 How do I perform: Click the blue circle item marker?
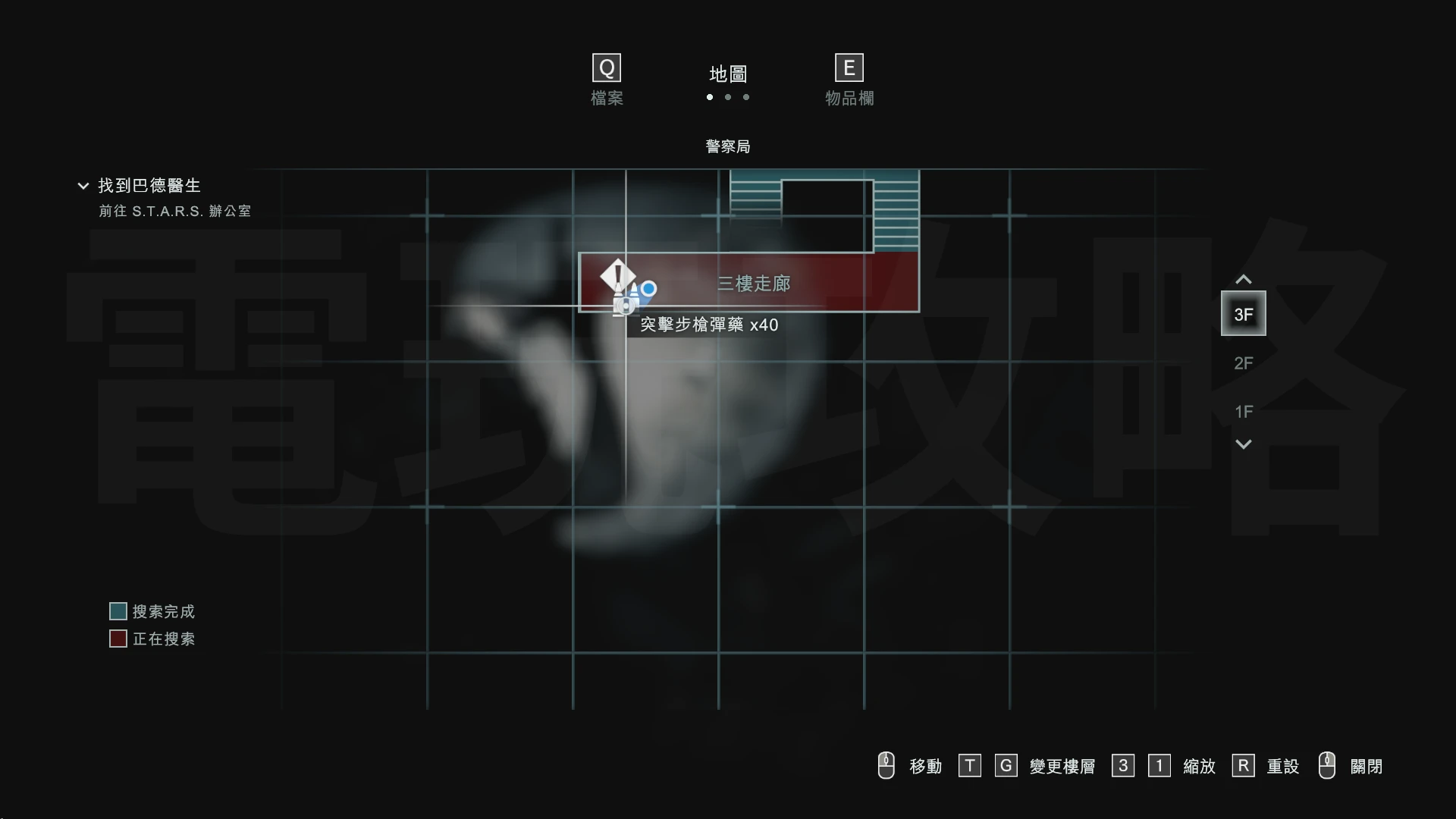tap(648, 289)
